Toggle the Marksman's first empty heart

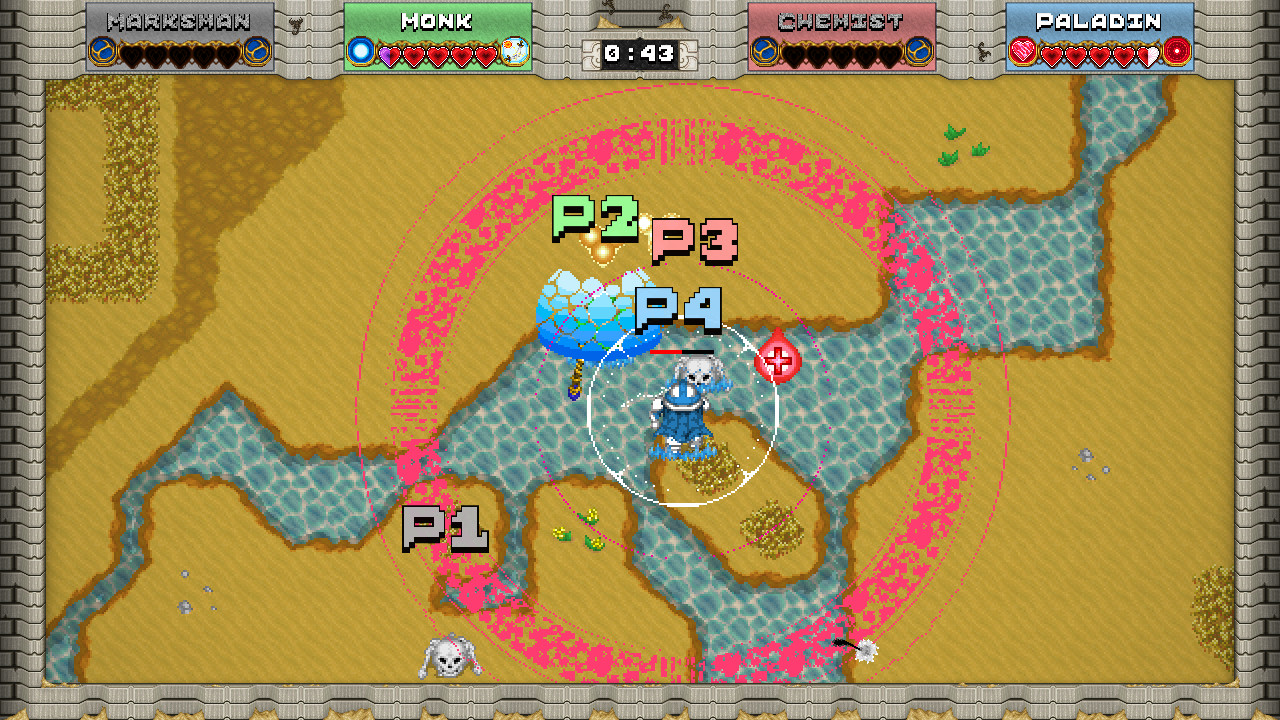tap(132, 53)
